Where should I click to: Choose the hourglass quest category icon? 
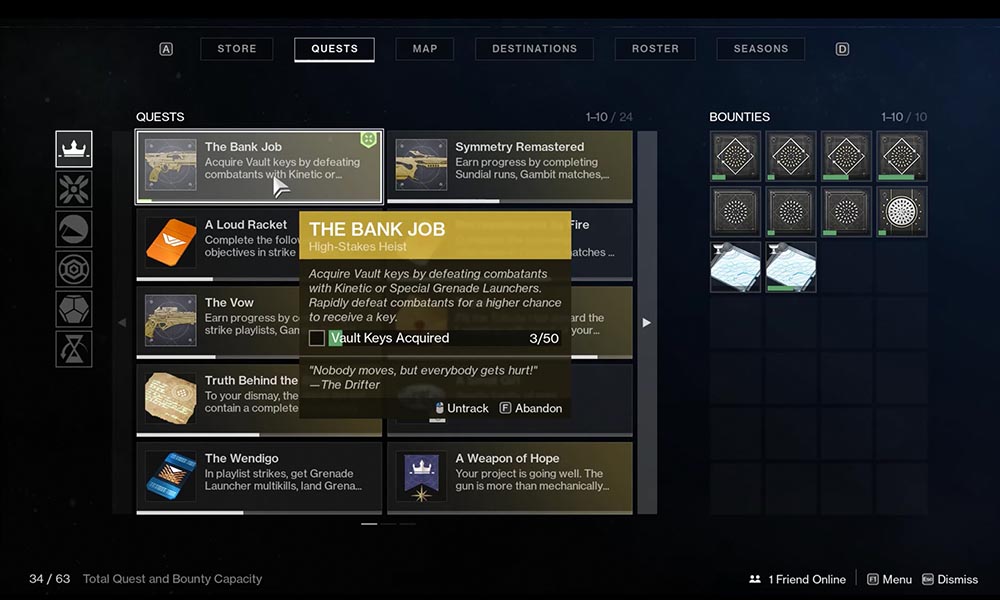[x=74, y=349]
